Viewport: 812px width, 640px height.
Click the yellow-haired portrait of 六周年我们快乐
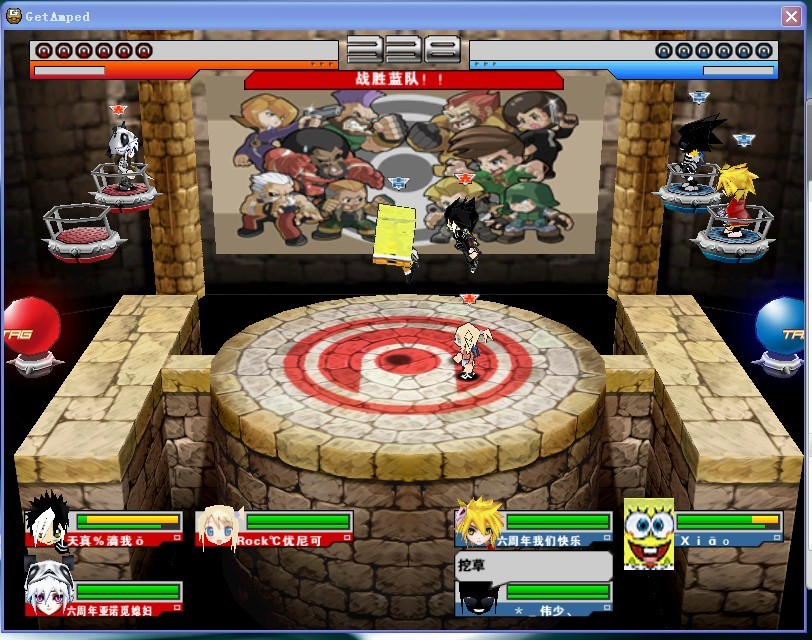476,524
